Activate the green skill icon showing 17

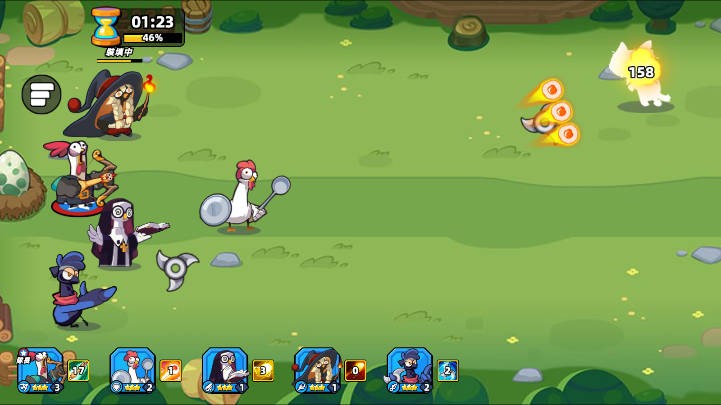tap(79, 371)
